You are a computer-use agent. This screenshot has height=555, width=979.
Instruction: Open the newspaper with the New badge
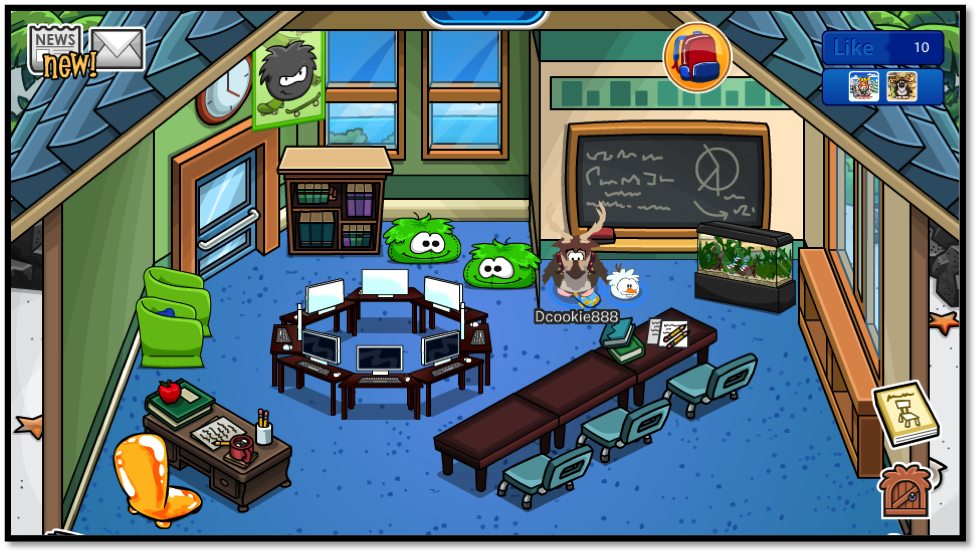tap(57, 48)
